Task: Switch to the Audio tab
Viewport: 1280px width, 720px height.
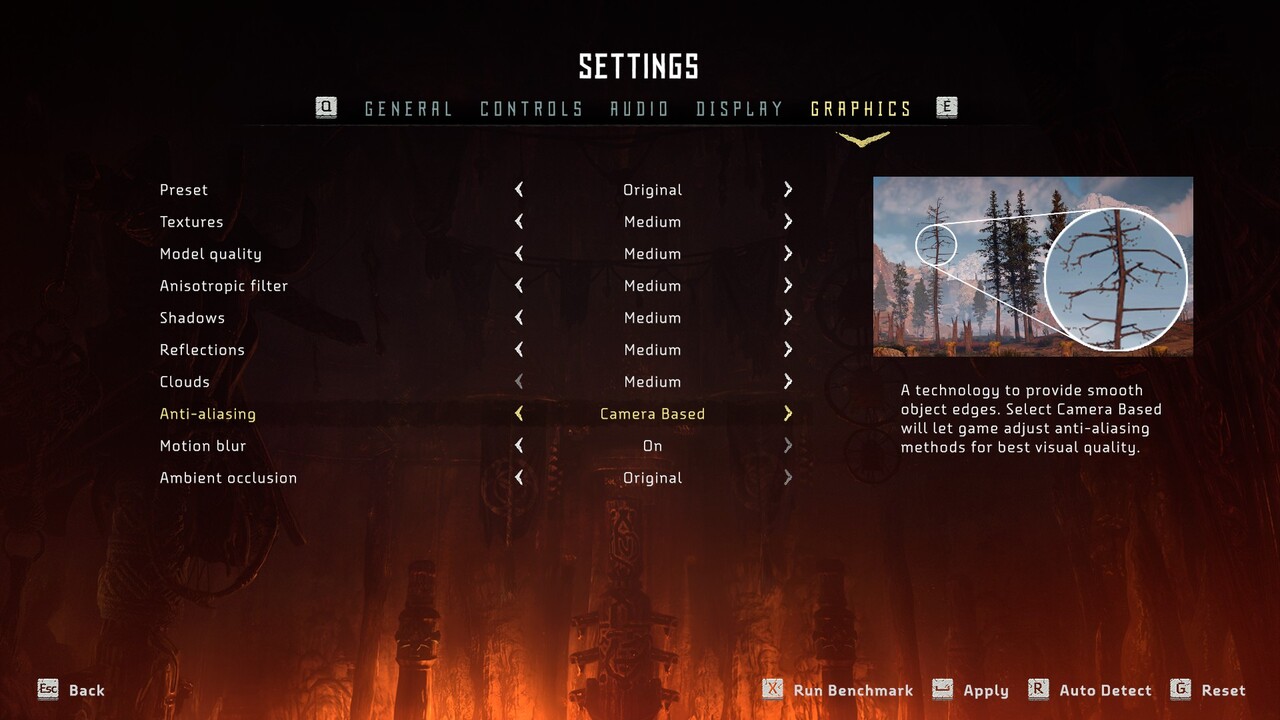Action: [x=639, y=109]
